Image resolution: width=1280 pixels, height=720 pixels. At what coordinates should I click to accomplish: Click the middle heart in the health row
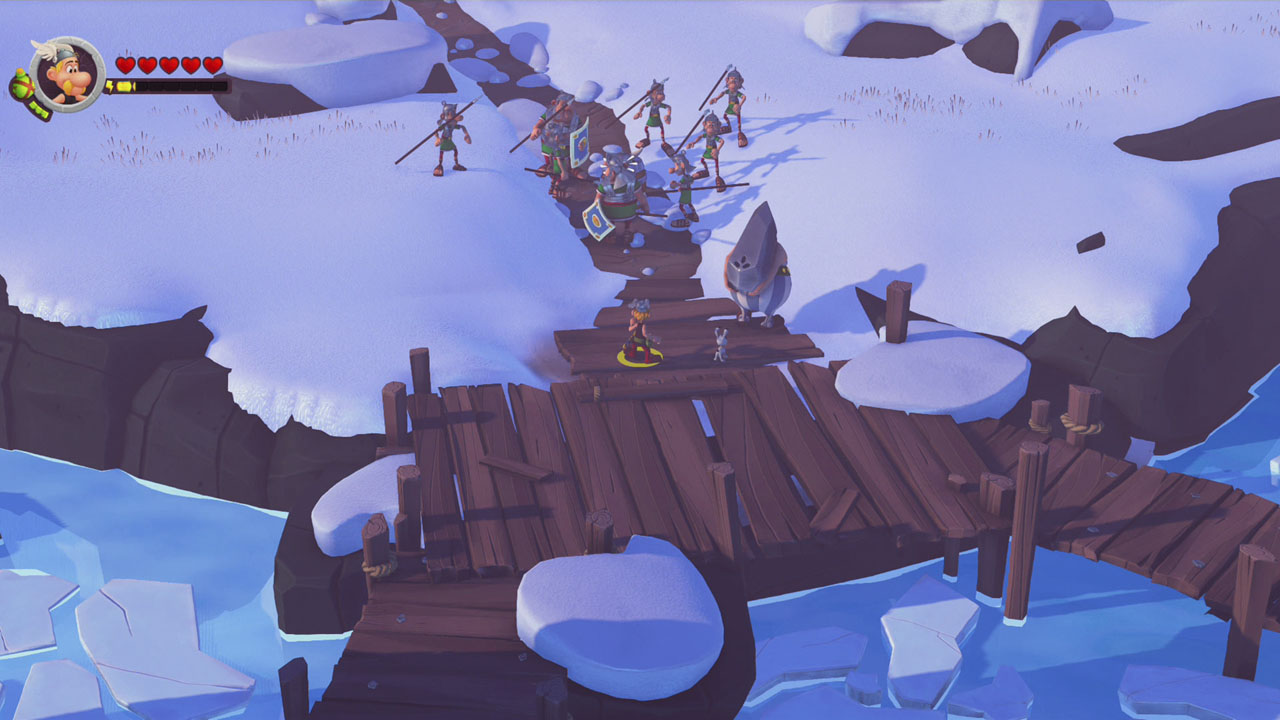click(170, 63)
